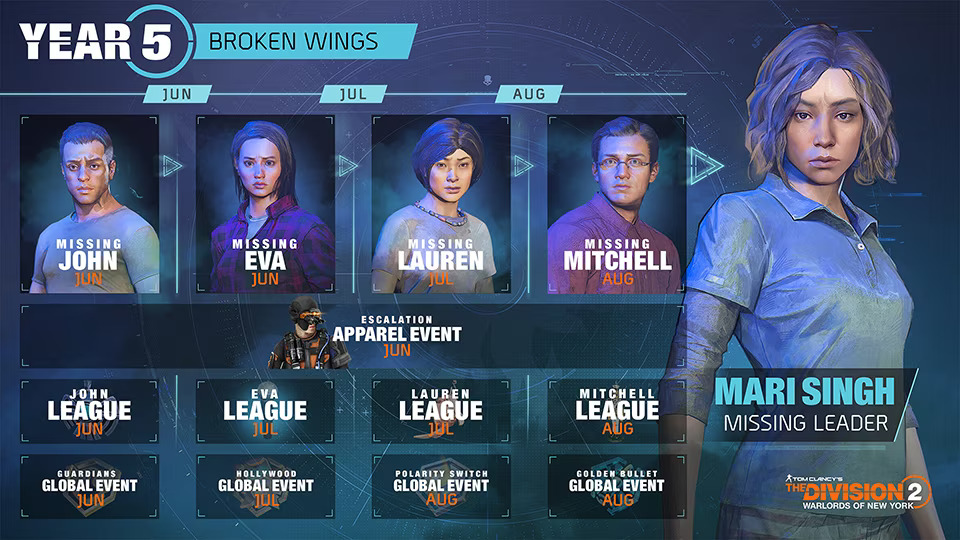960x540 pixels.
Task: Jump to the JUL month marker
Action: 354,93
